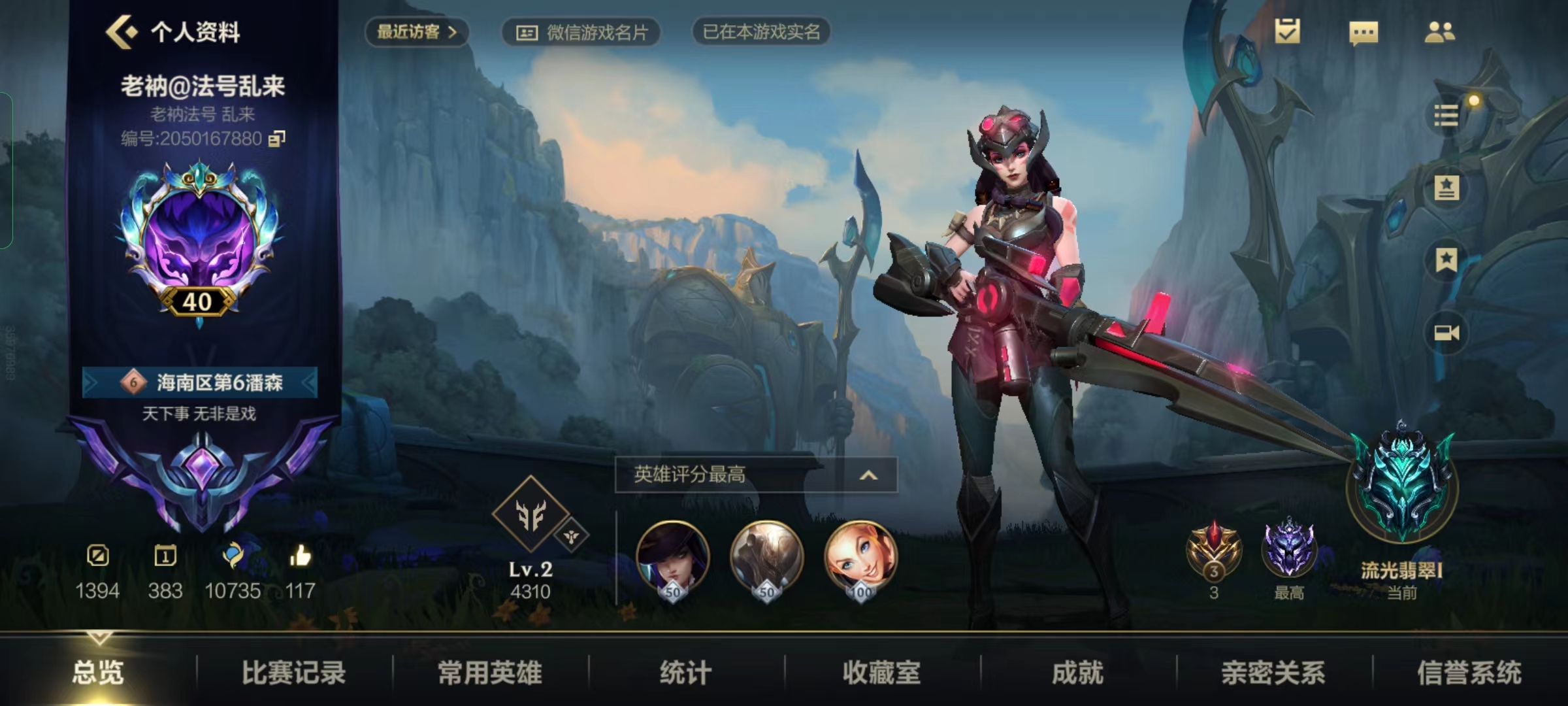Switch to 成就 achievements tab
Screen dimensions: 1568x706
point(1077,673)
